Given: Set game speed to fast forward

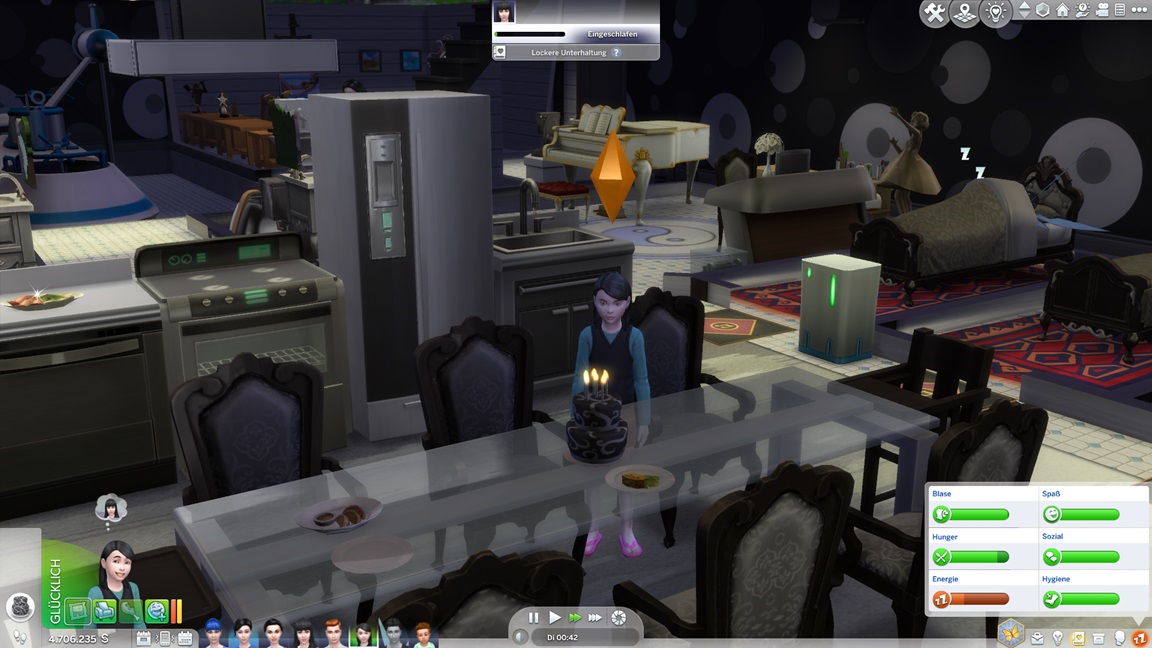Looking at the screenshot, I should click(574, 618).
